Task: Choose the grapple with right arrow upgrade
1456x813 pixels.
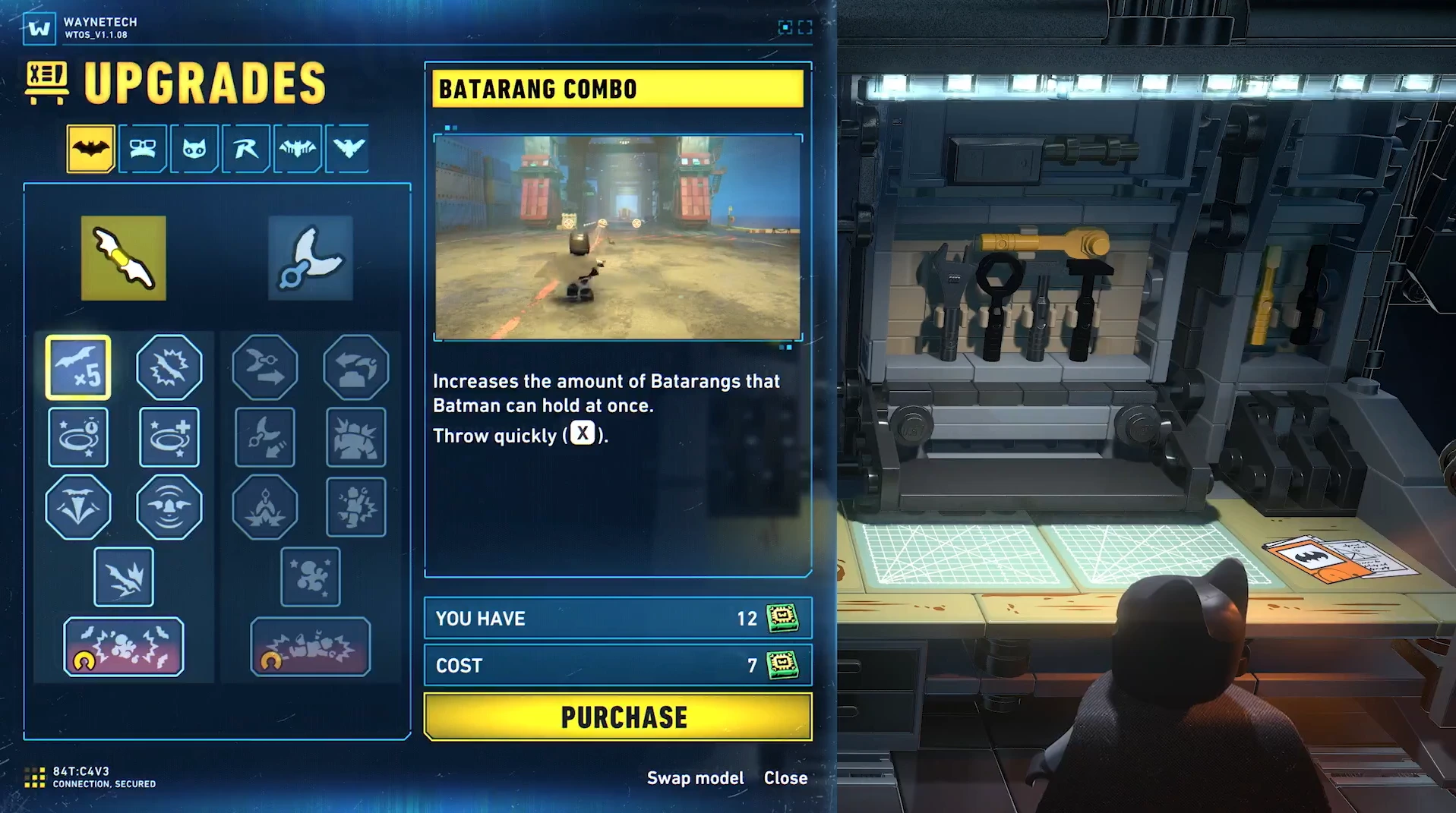Action: pos(264,367)
